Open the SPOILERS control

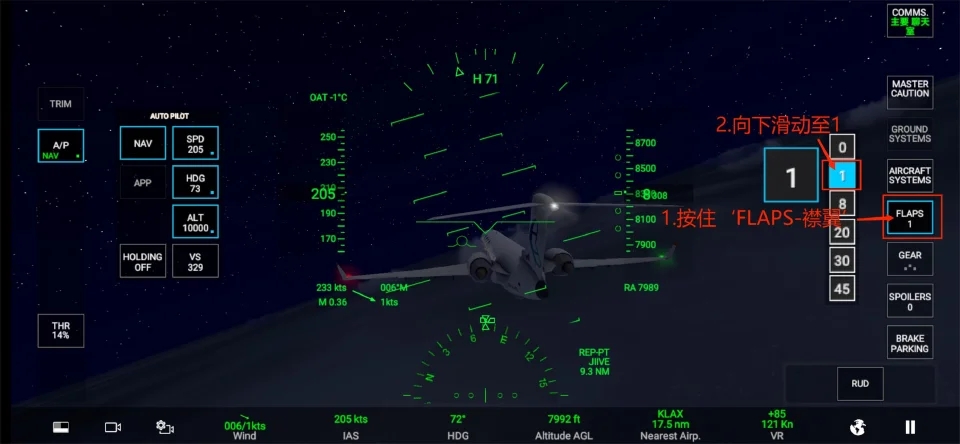click(910, 301)
